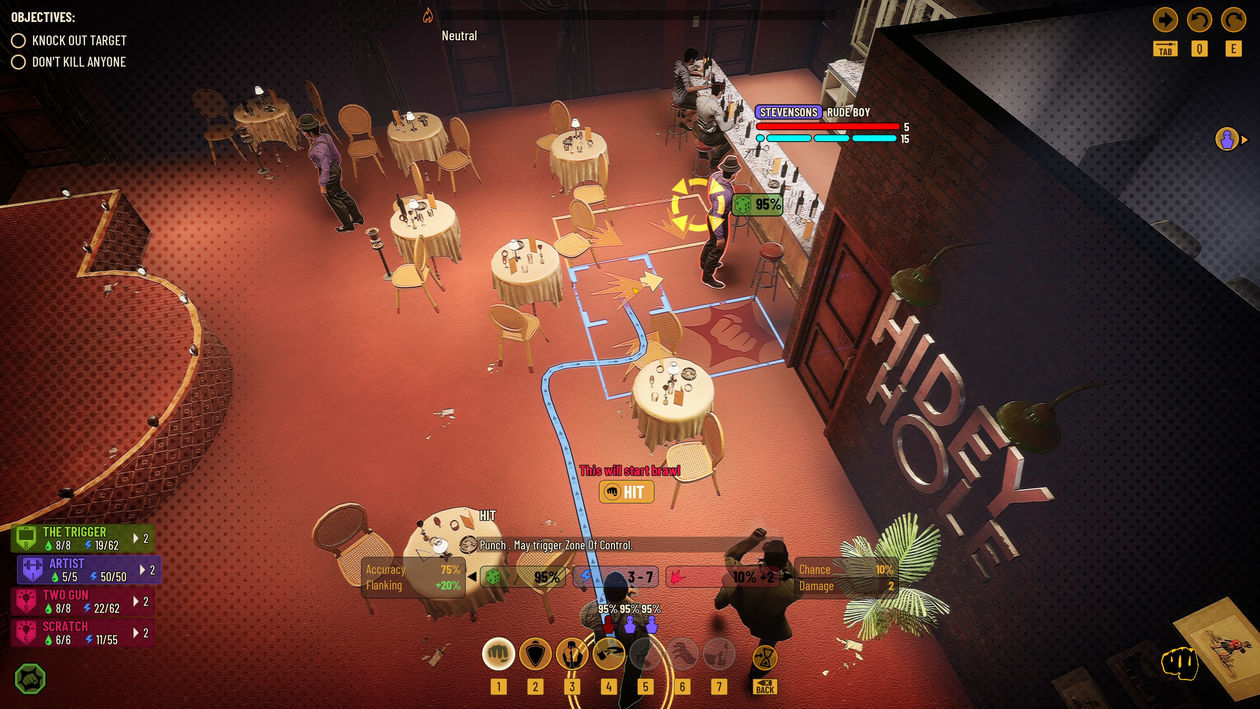This screenshot has width=1260, height=709.
Task: Target the first red enemy silhouette
Action: tap(608, 624)
